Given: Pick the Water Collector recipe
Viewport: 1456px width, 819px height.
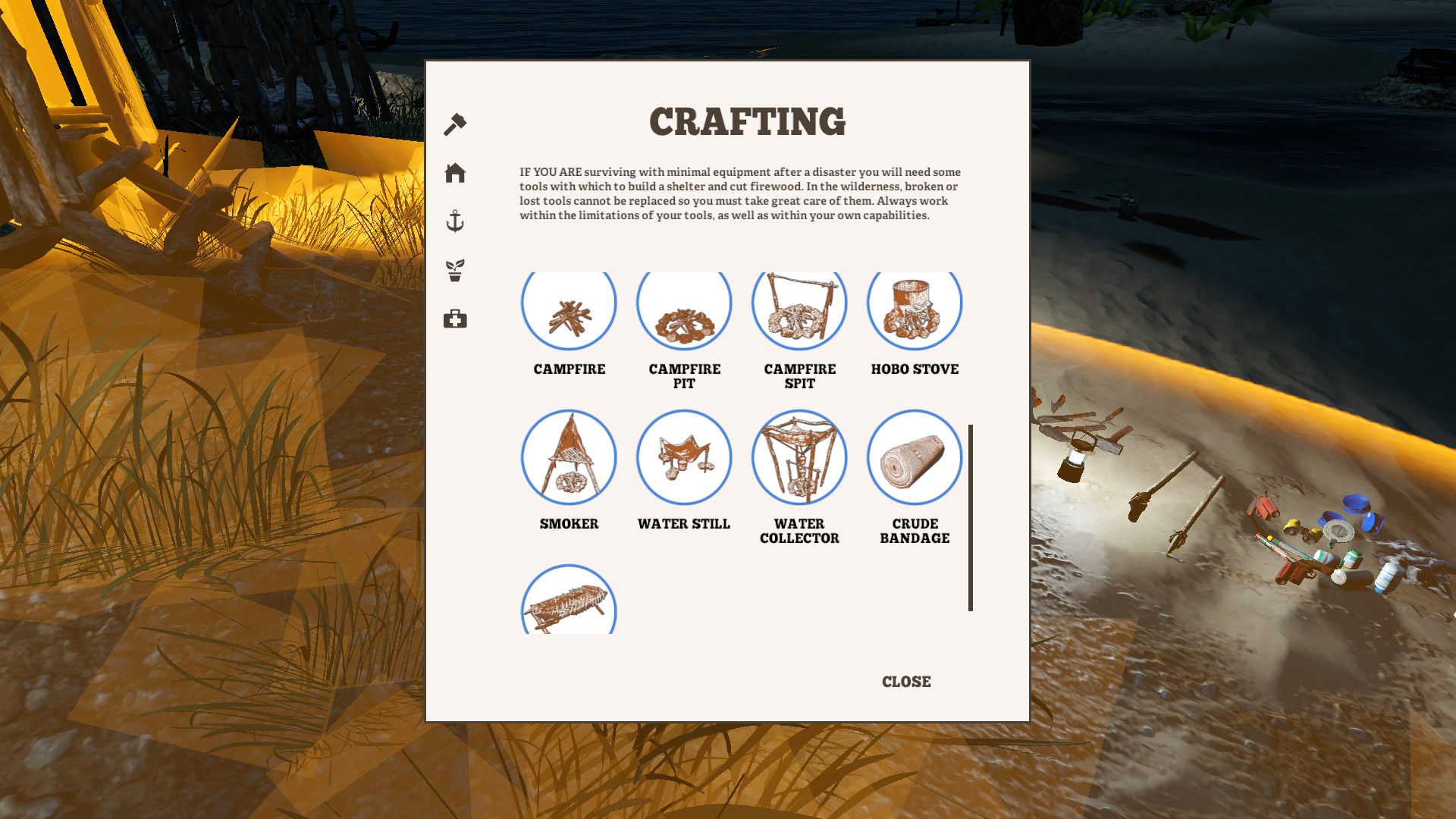Looking at the screenshot, I should click(x=799, y=457).
